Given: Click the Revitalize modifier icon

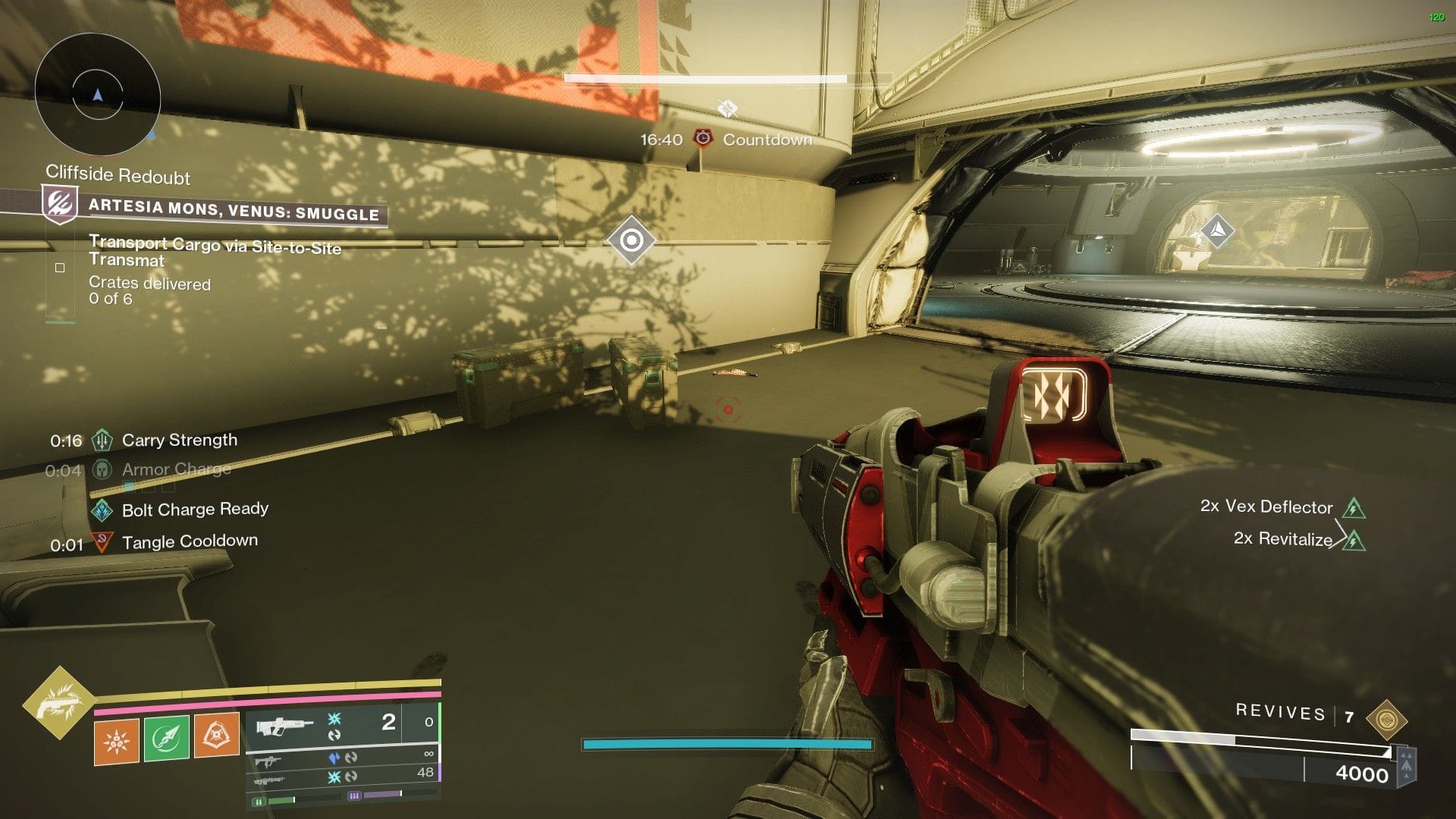Looking at the screenshot, I should click(x=1354, y=540).
